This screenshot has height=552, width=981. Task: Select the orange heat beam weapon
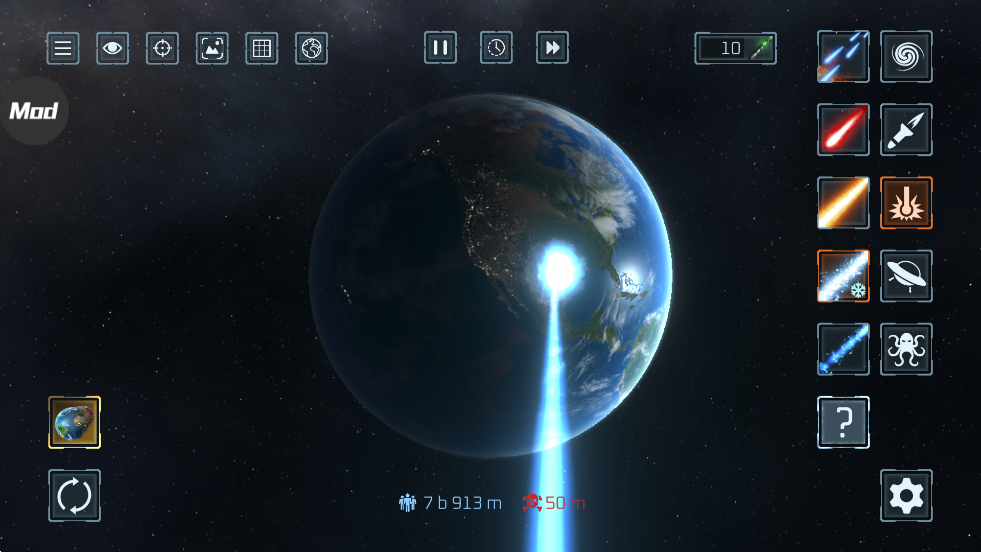point(843,202)
